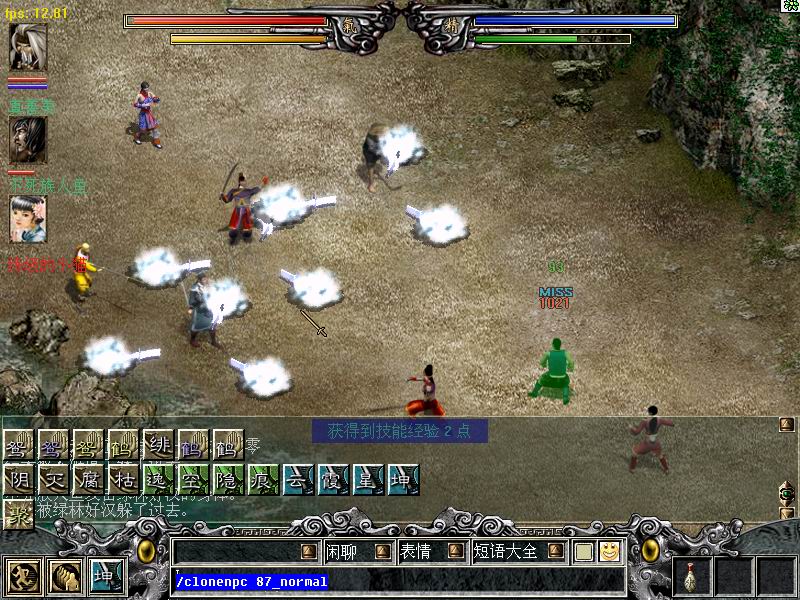Select the girl with flower portrait
800x600 pixels.
pyautogui.click(x=27, y=219)
